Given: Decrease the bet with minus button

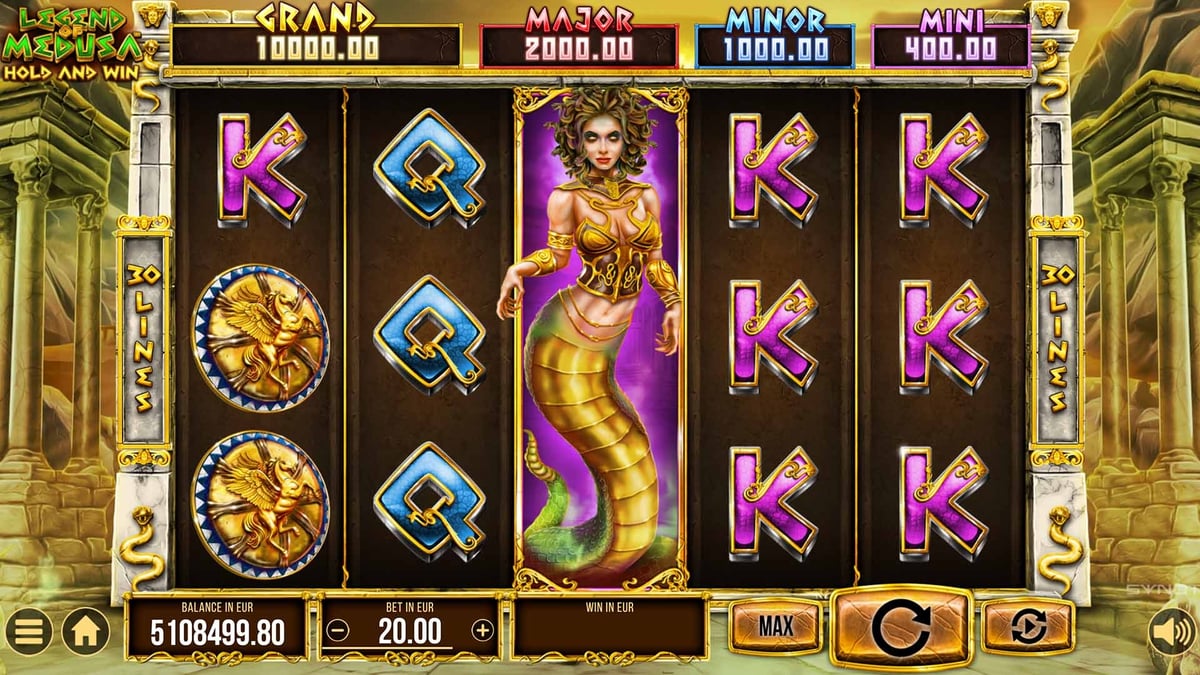Looking at the screenshot, I should 338,630.
